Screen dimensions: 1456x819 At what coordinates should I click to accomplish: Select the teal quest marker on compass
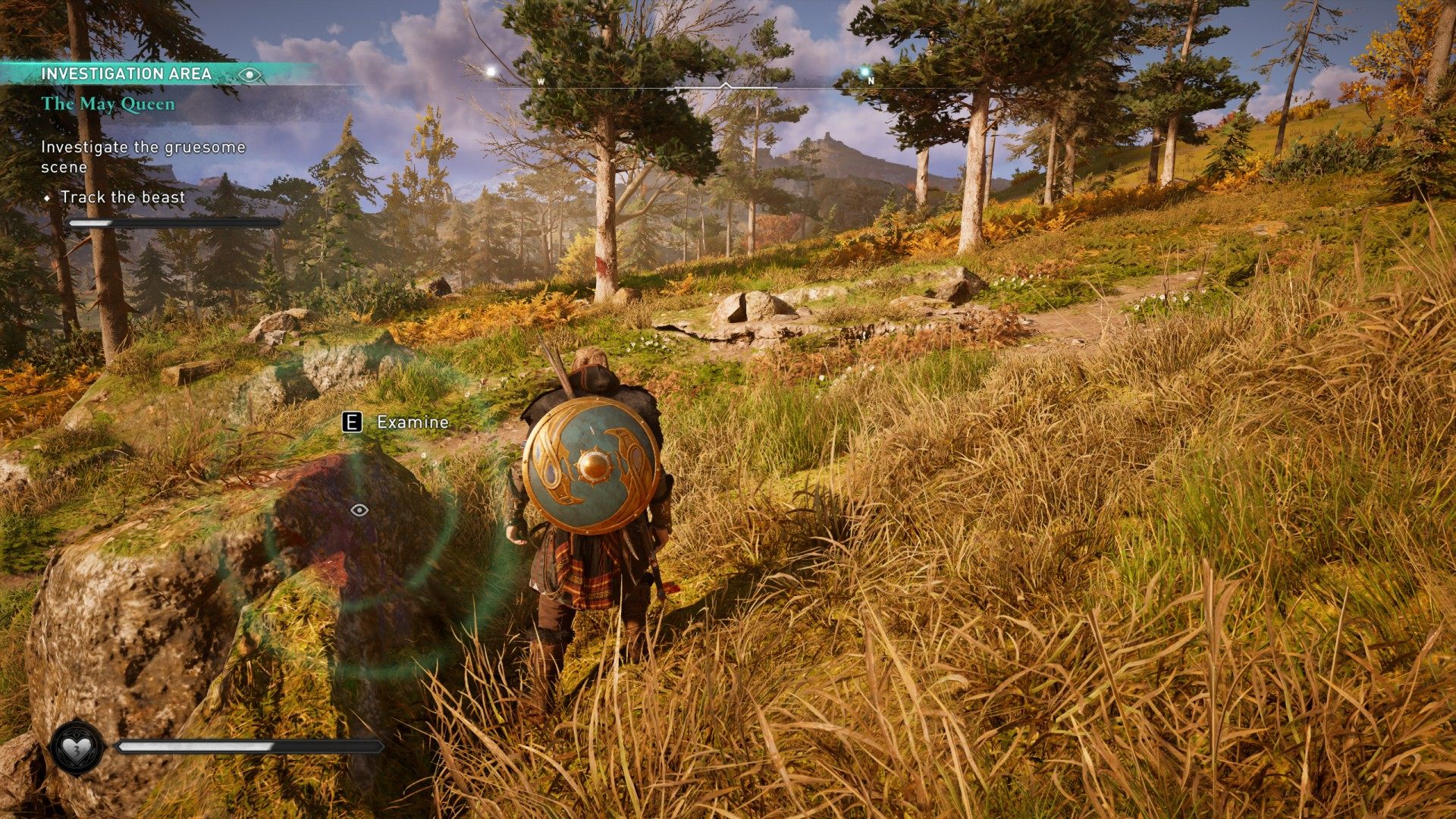tap(864, 71)
